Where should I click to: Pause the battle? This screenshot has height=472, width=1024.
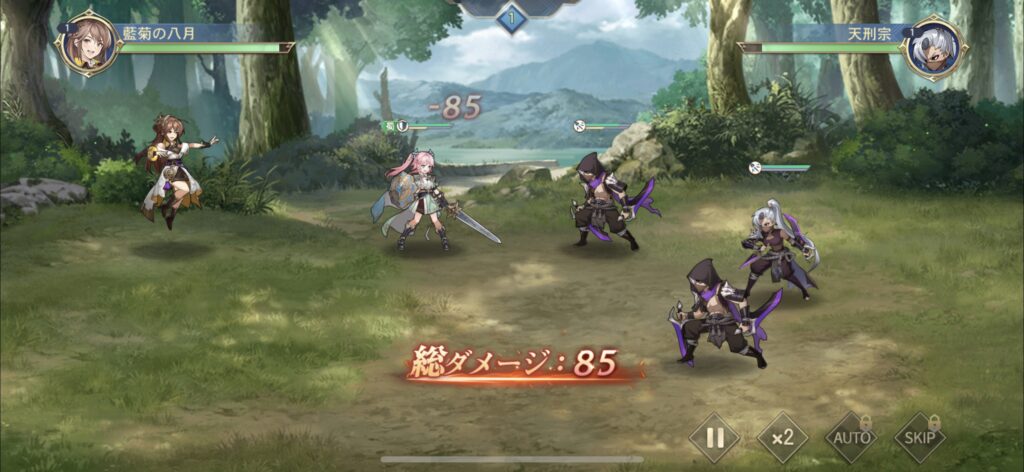(x=714, y=437)
